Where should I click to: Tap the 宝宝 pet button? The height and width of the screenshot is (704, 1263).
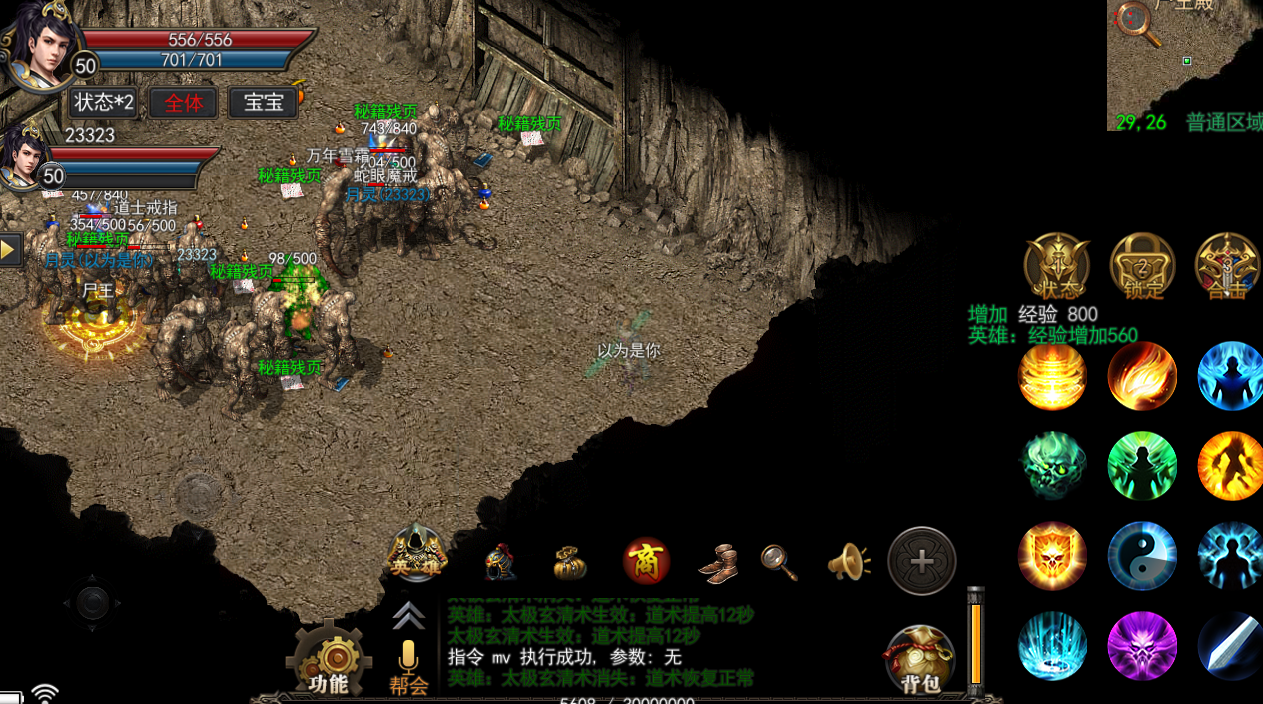click(x=264, y=102)
